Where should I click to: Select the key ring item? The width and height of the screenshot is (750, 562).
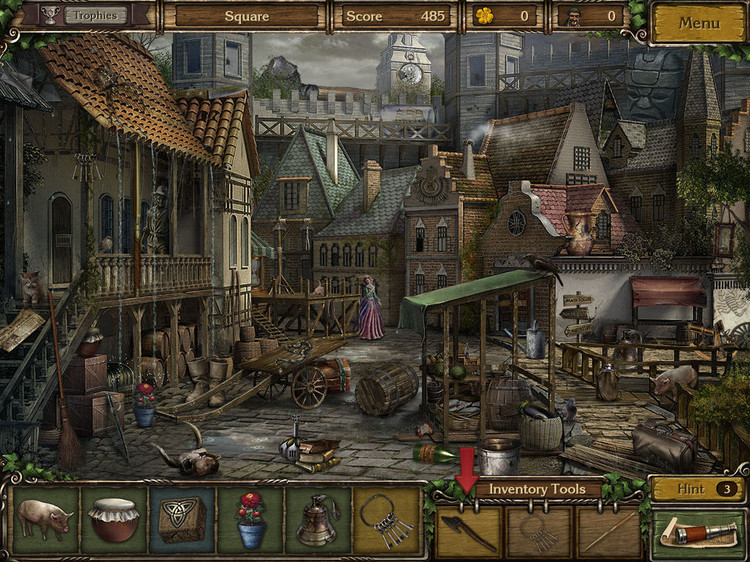(x=386, y=520)
